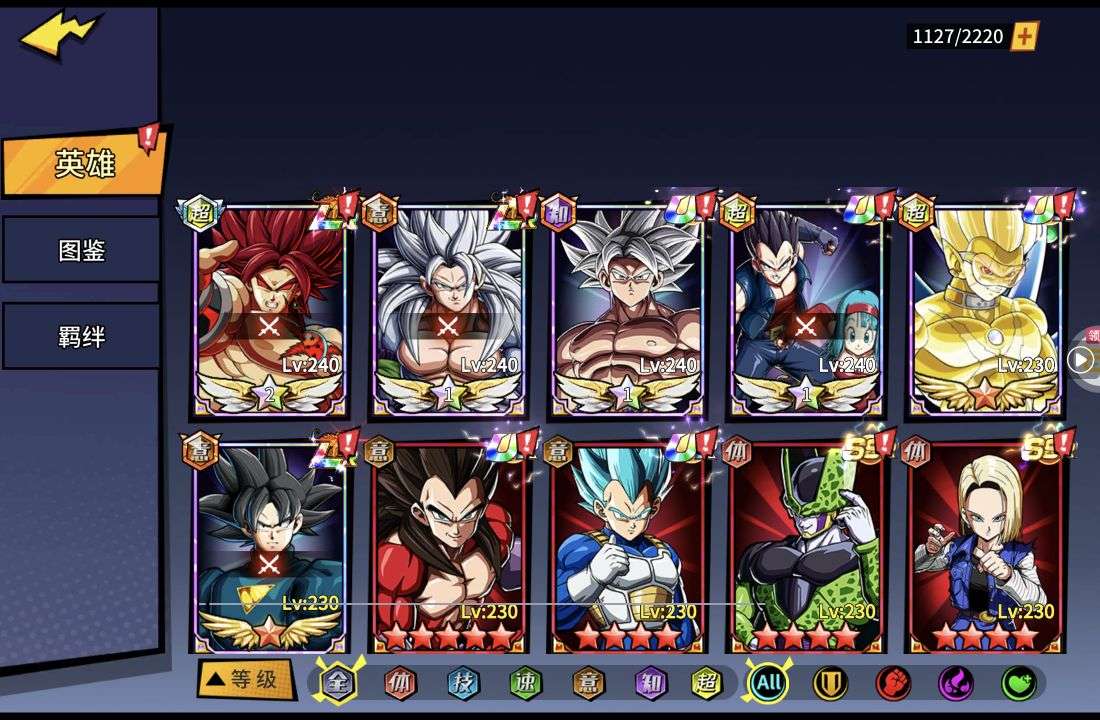Pick the Vegeta and Bulma hero card

807,310
